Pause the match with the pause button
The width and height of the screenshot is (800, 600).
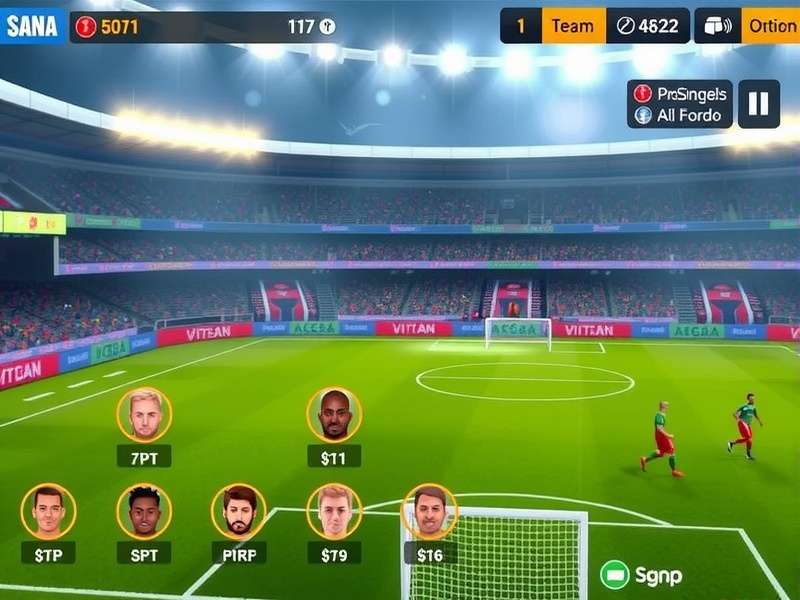(x=759, y=104)
